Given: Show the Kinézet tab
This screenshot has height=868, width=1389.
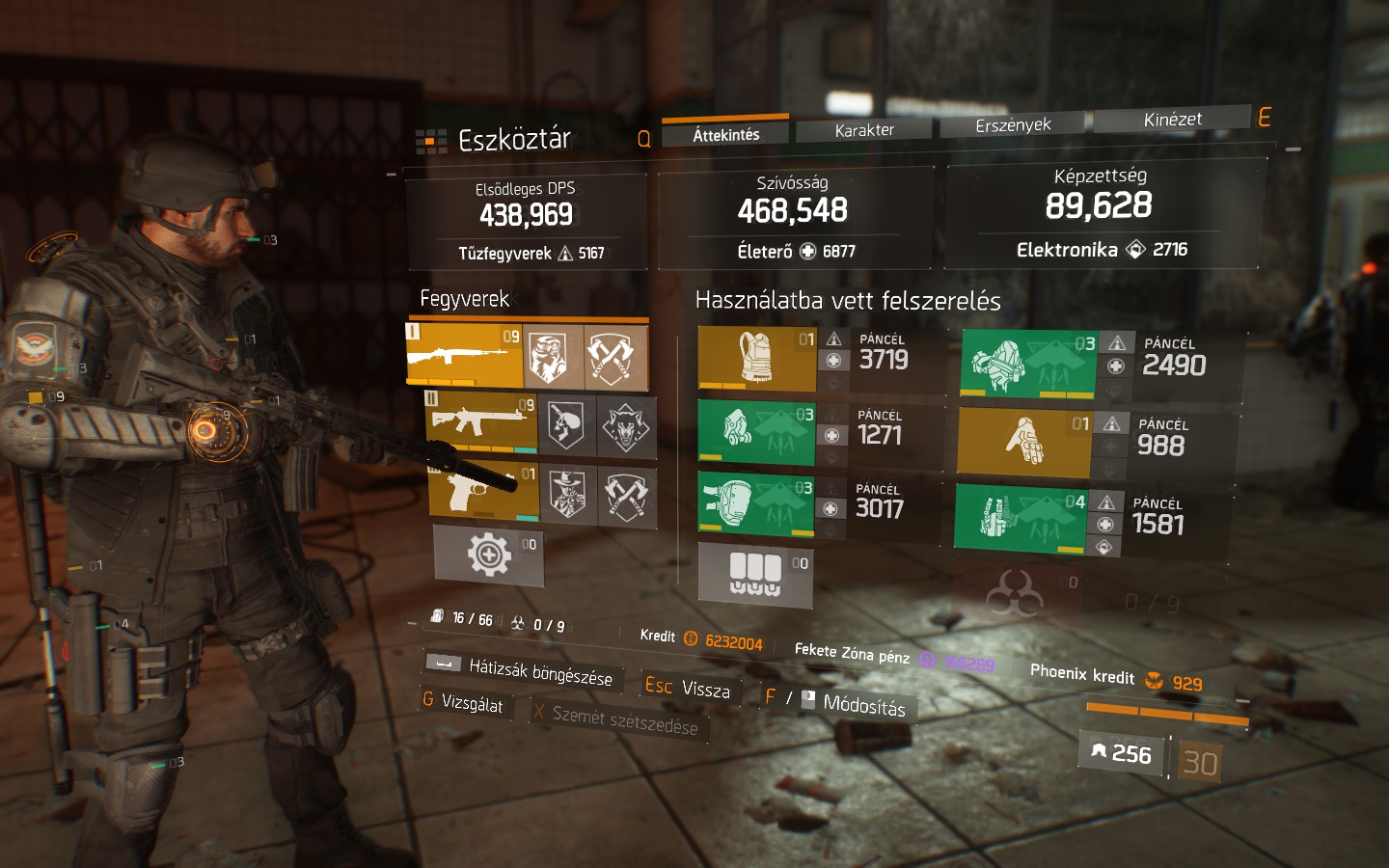Looking at the screenshot, I should [1172, 120].
